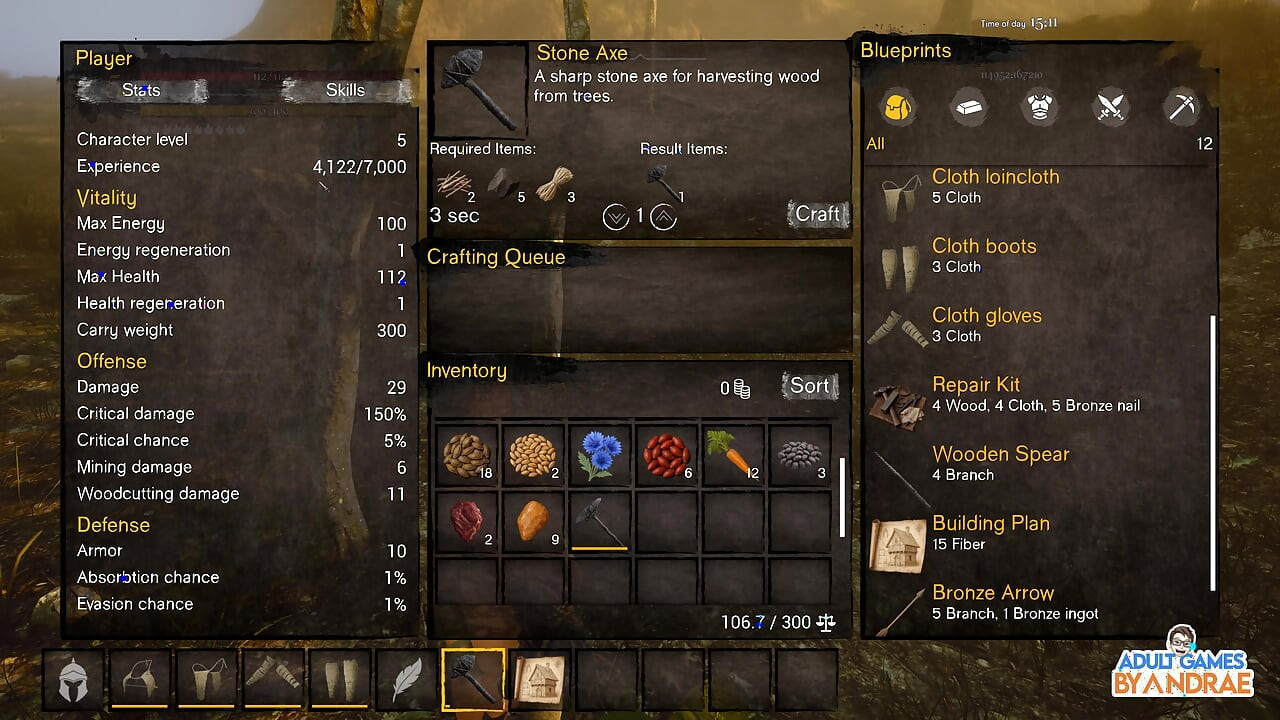Craft the Stone Axe

[817, 214]
